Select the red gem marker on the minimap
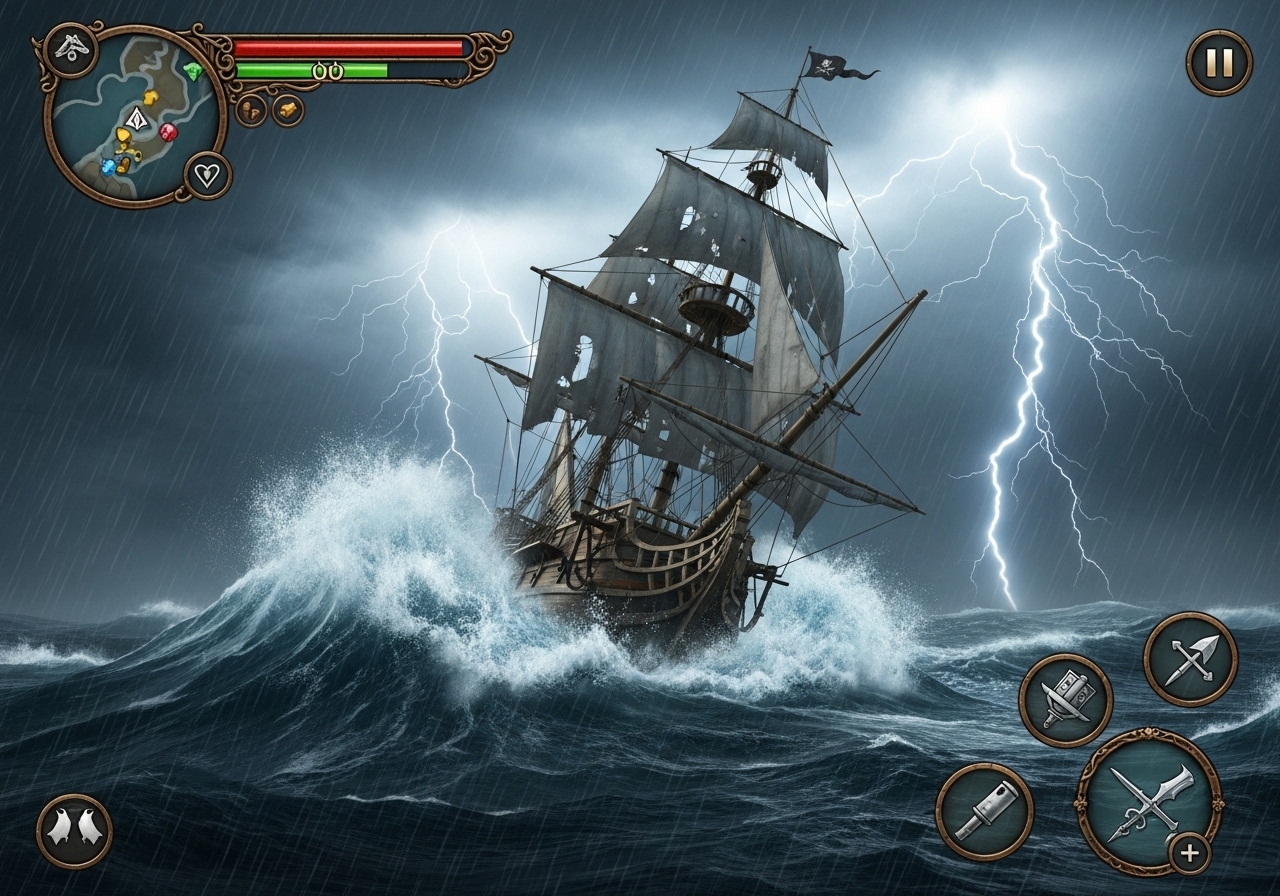1280x896 pixels. tap(168, 132)
